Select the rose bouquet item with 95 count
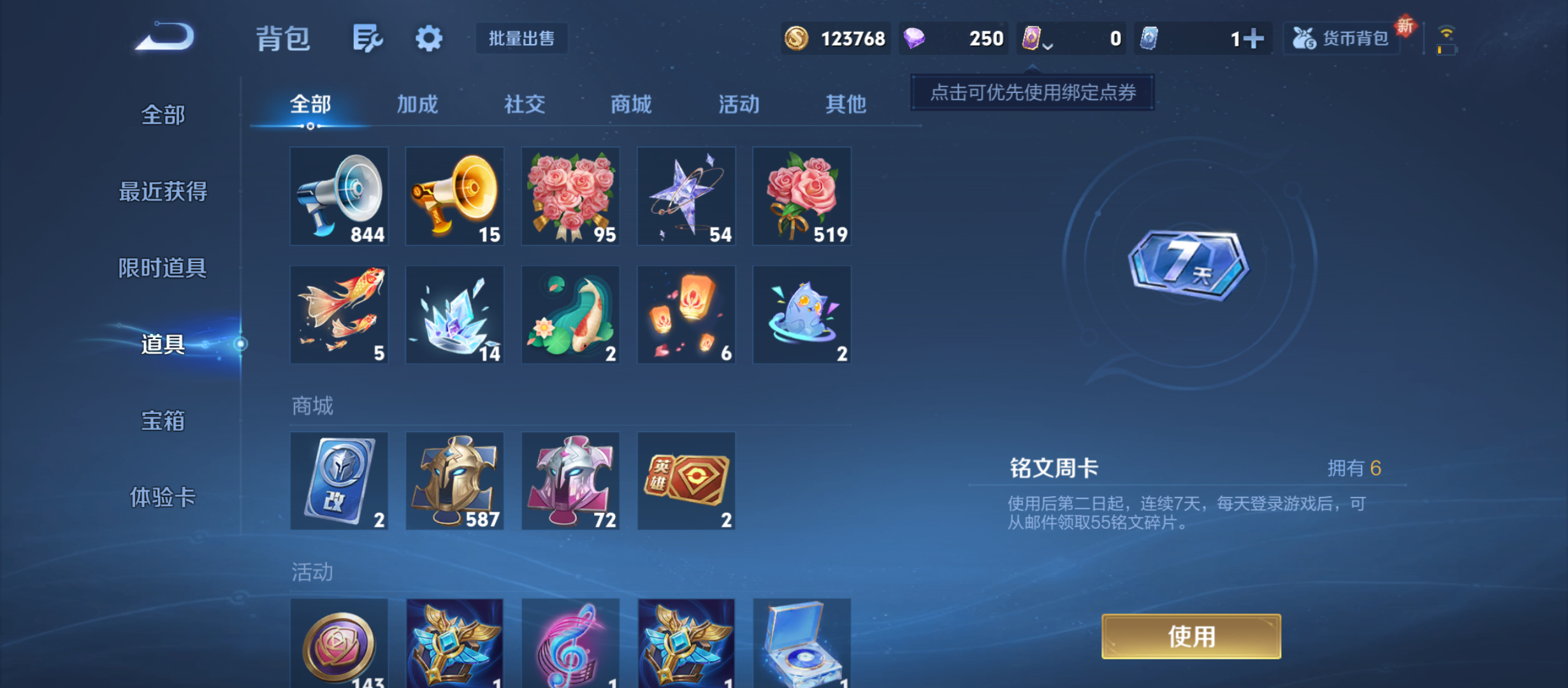The width and height of the screenshot is (1568, 688). point(570,196)
